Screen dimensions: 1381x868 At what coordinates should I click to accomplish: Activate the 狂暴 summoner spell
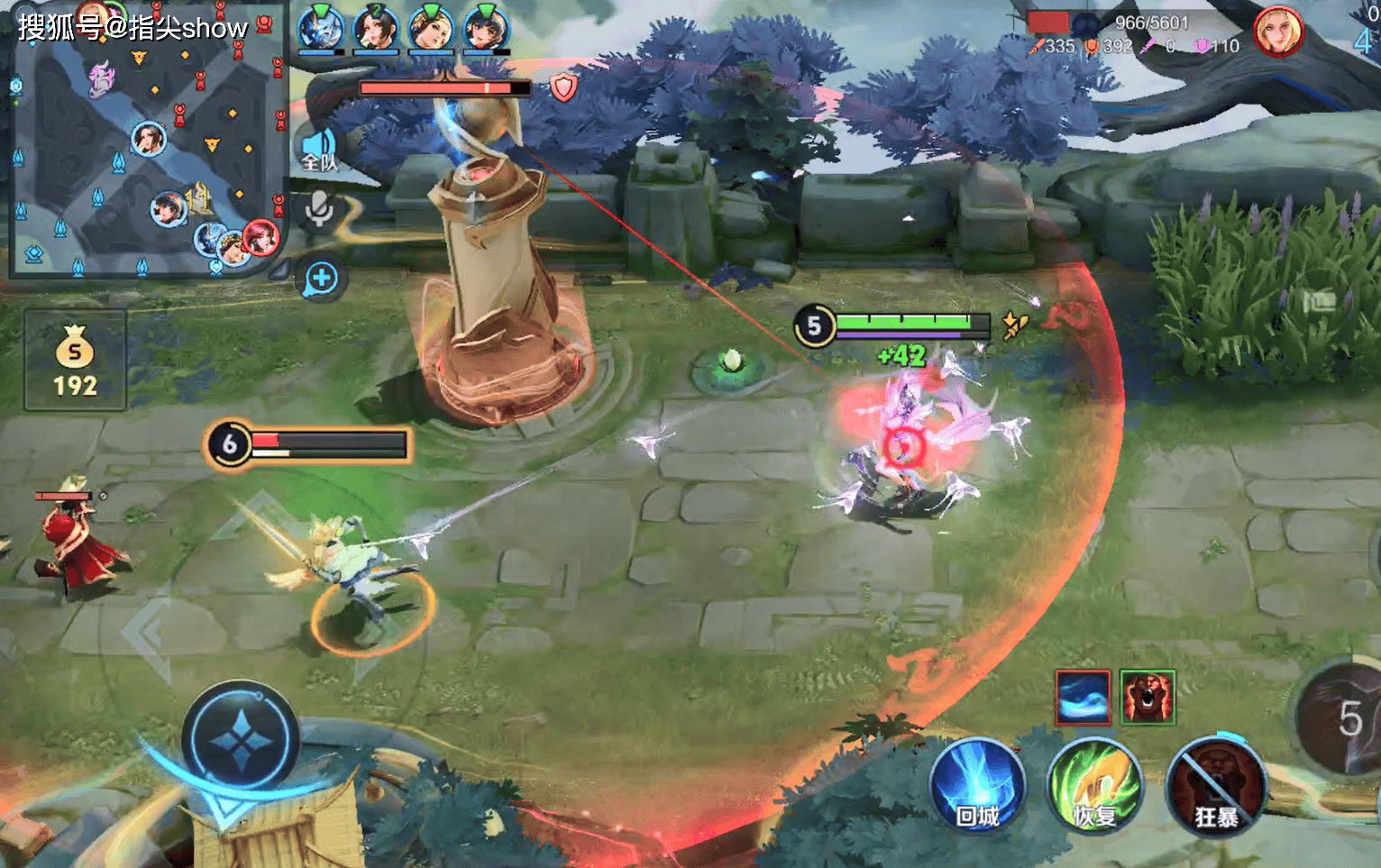tap(1215, 784)
